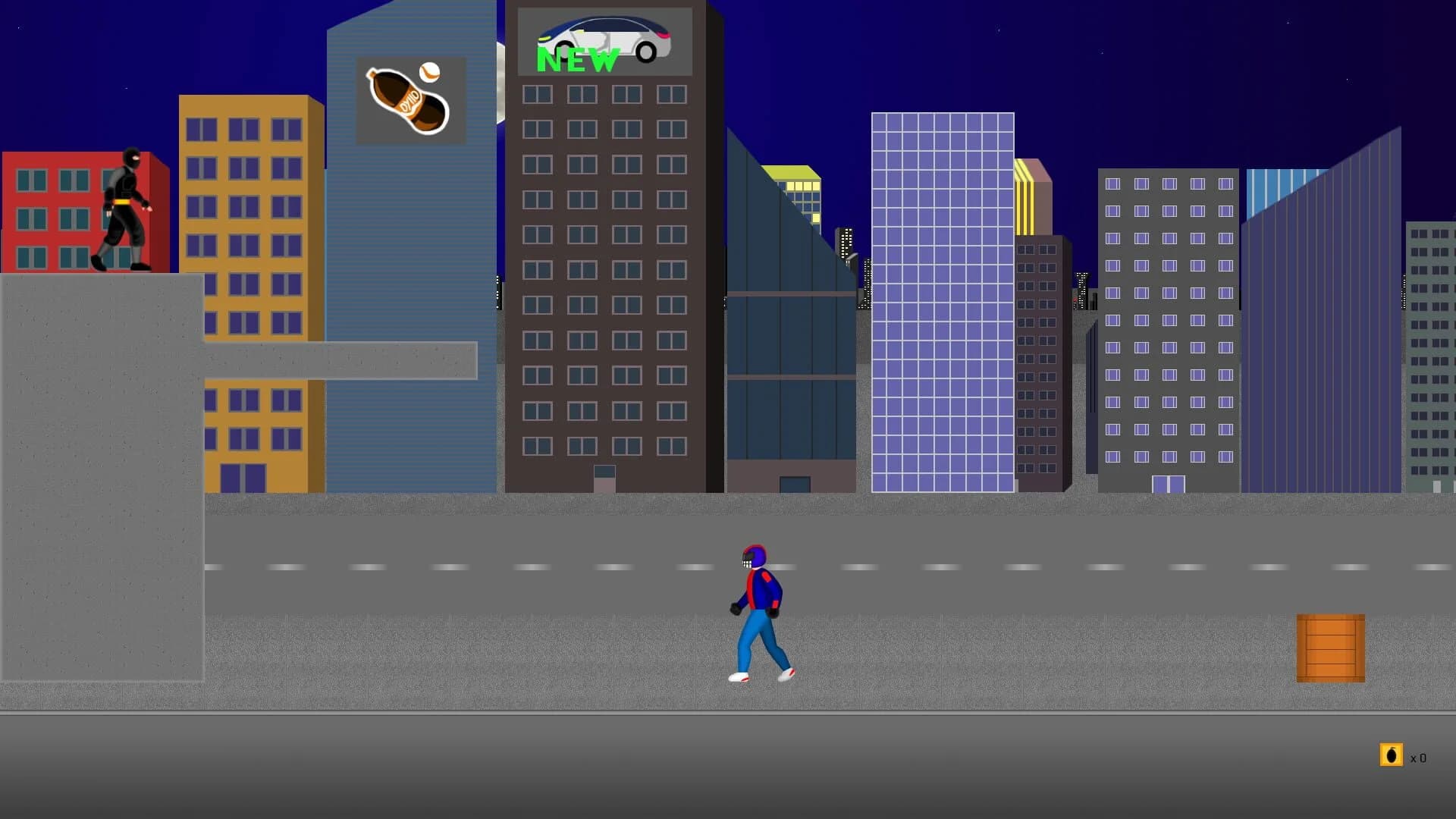This screenshot has width=1456, height=819.
Task: Click the blue-gridded purple skyscraper
Action: (x=943, y=303)
